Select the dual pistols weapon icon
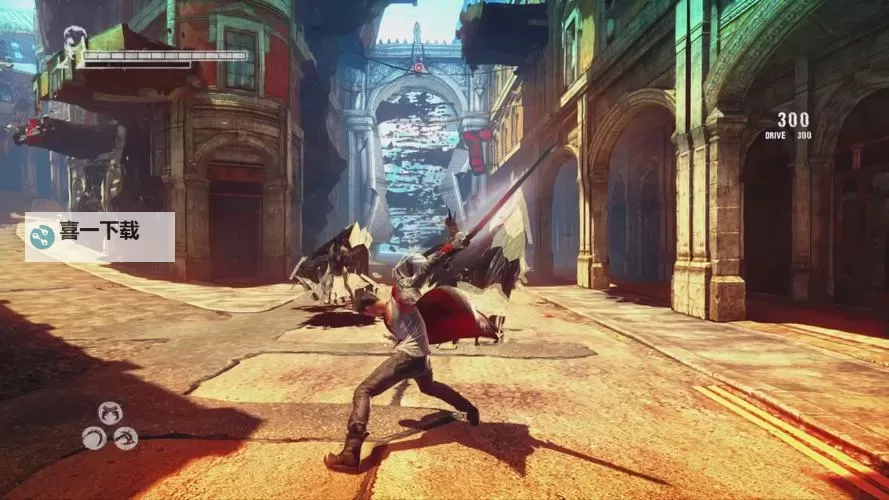Screen dimensions: 889x500 [x=110, y=412]
